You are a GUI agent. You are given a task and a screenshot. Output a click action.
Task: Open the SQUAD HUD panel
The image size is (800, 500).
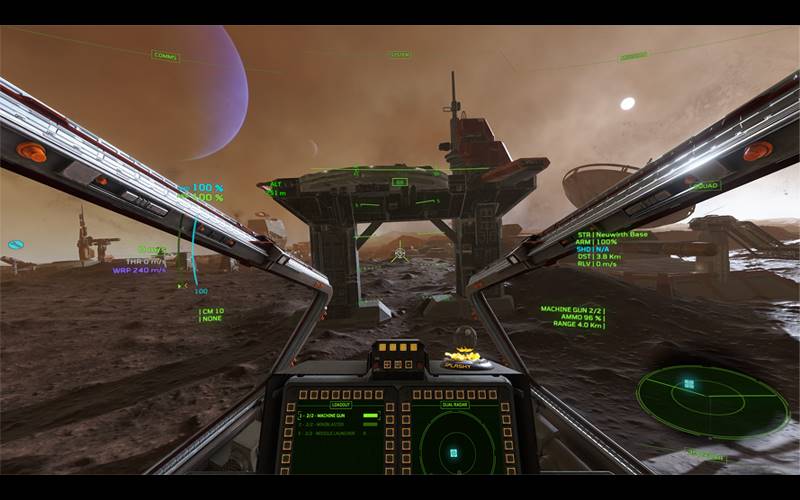coord(706,186)
